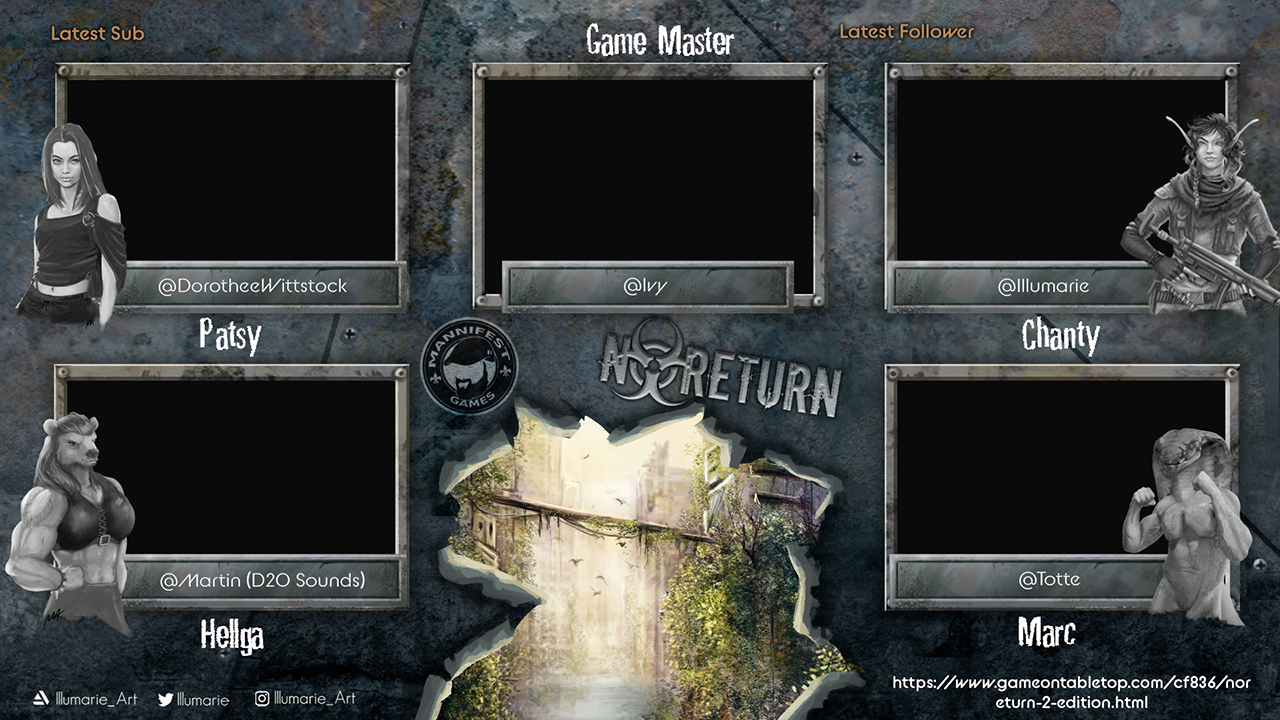Open the ArtStation handle Illumarie_Art
The height and width of the screenshot is (720, 1280).
click(x=86, y=699)
